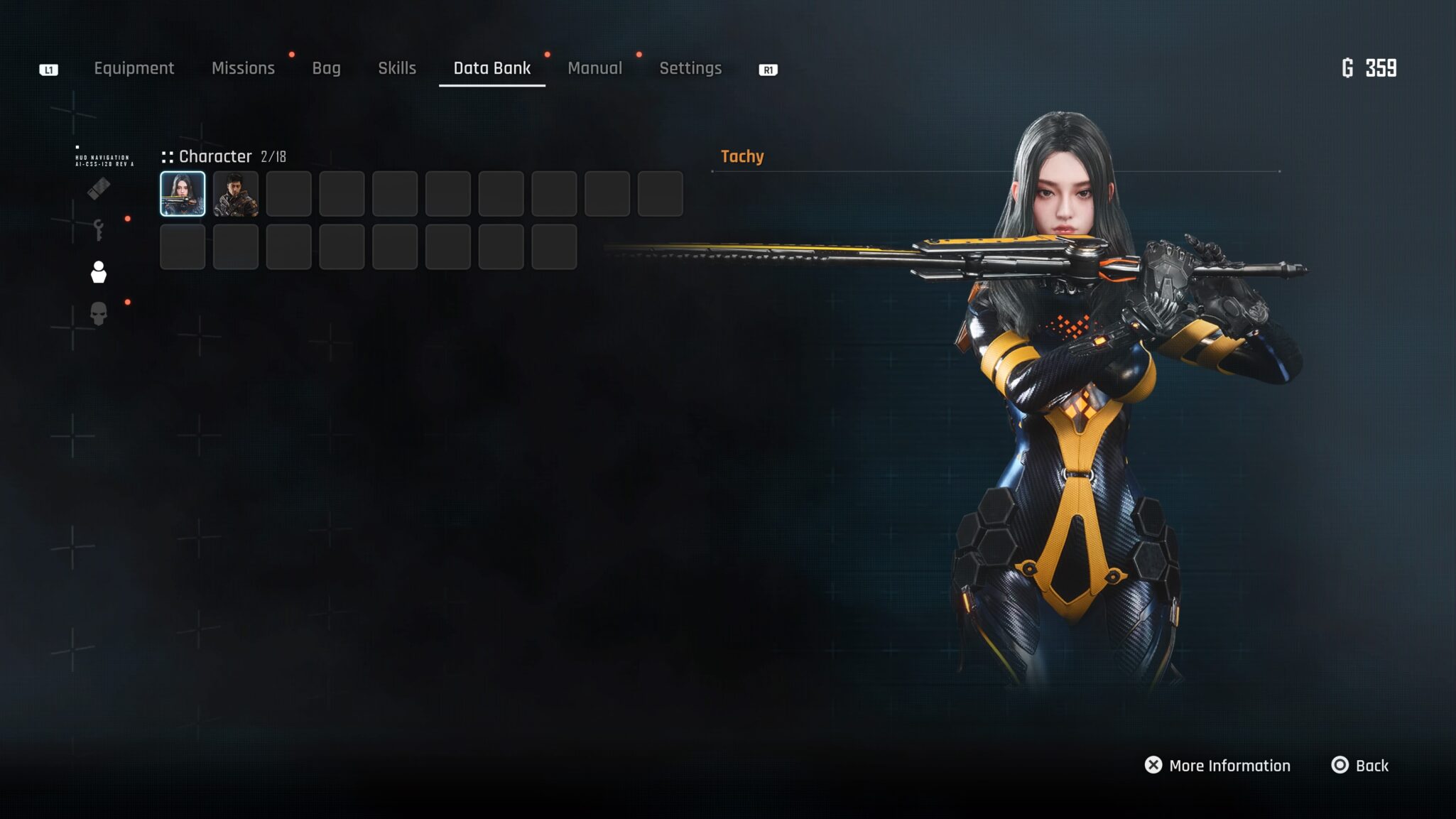This screenshot has width=1456, height=819.
Task: Select the person silhouette character category
Action: click(99, 272)
